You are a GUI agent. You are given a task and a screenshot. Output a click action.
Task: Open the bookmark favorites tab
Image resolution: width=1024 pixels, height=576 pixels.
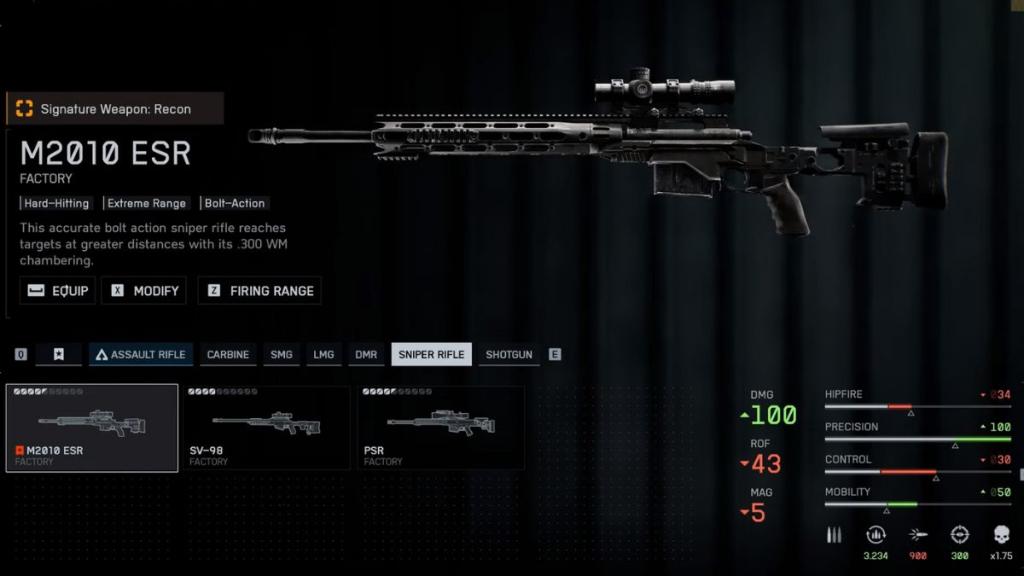click(59, 355)
